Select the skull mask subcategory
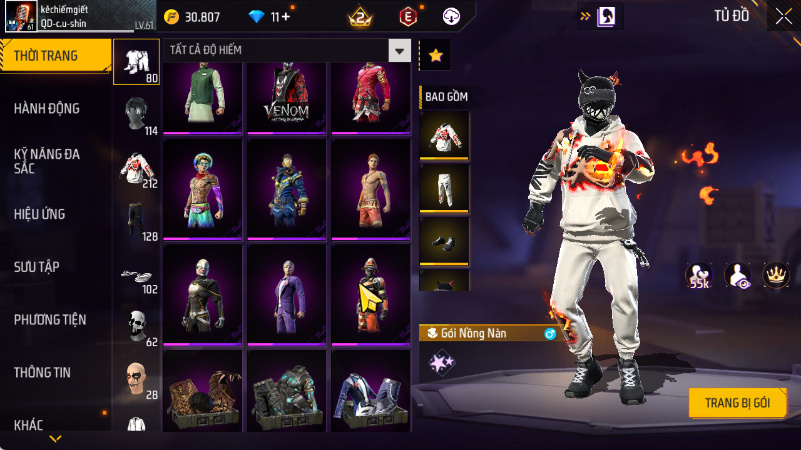This screenshot has height=450, width=801. click(x=135, y=325)
